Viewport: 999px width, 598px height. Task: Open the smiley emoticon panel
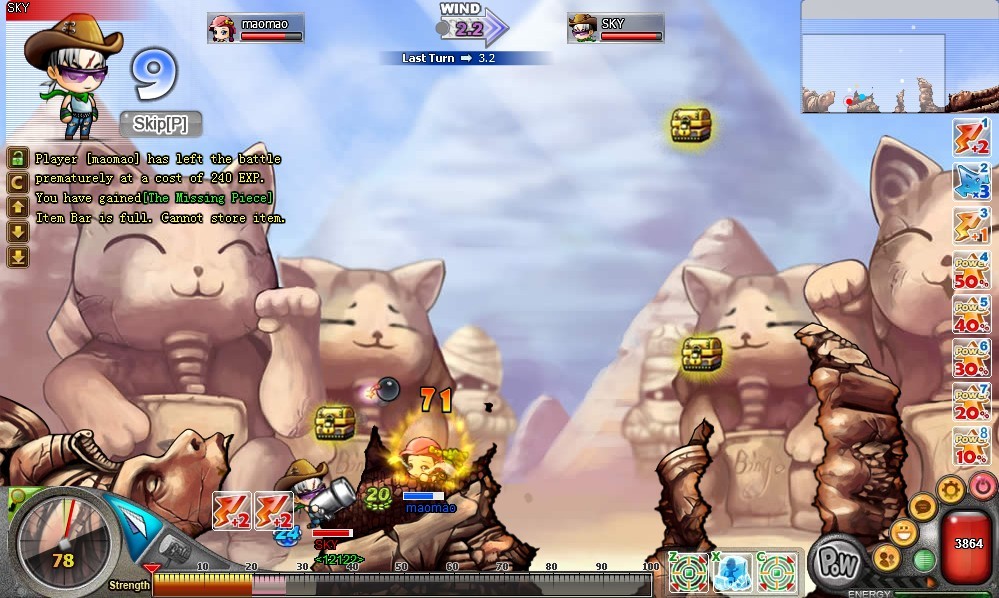point(905,532)
